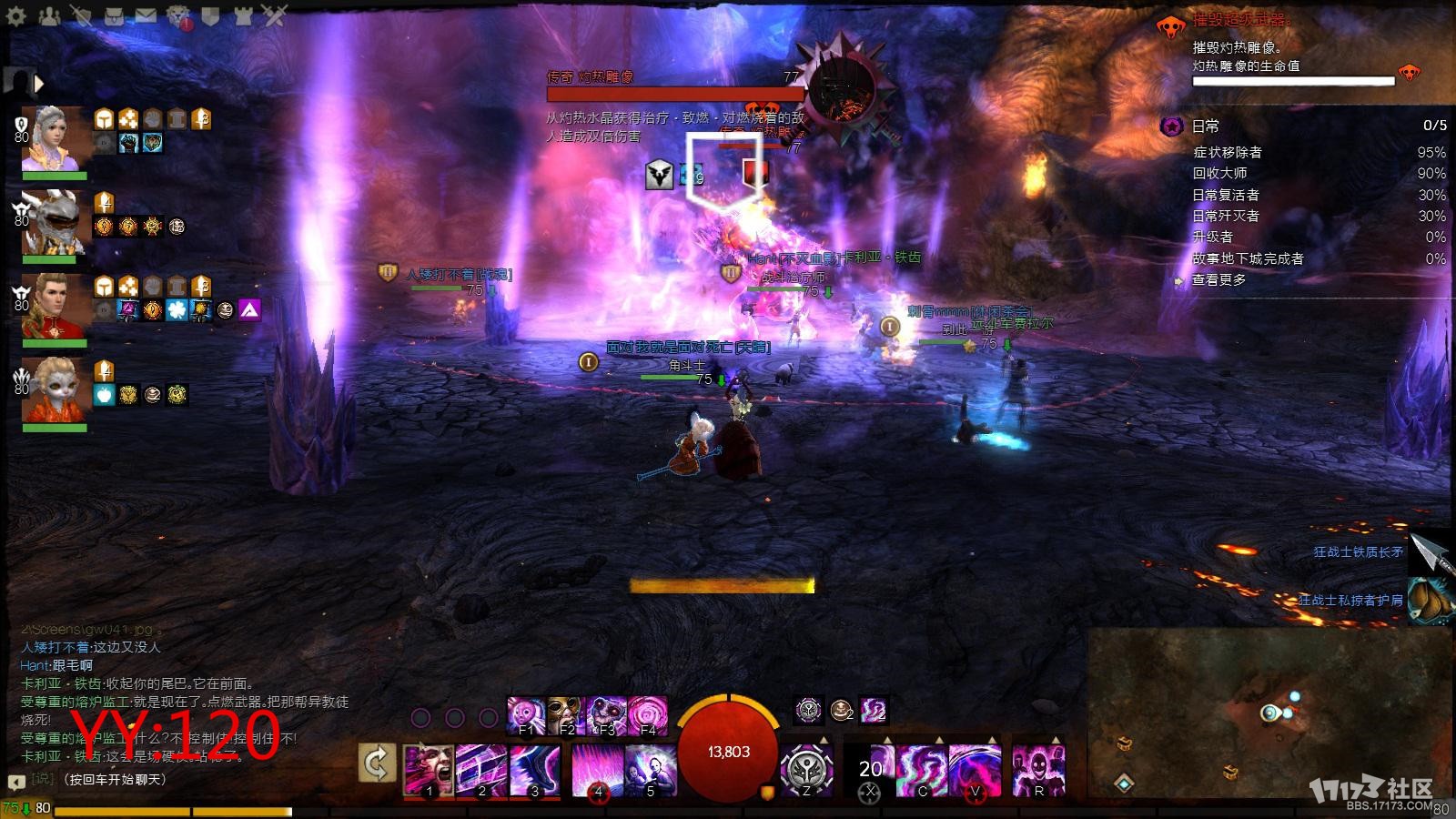Screen dimensions: 1456x819
Task: Click the weapon swap arrow button
Action: pyautogui.click(x=377, y=763)
